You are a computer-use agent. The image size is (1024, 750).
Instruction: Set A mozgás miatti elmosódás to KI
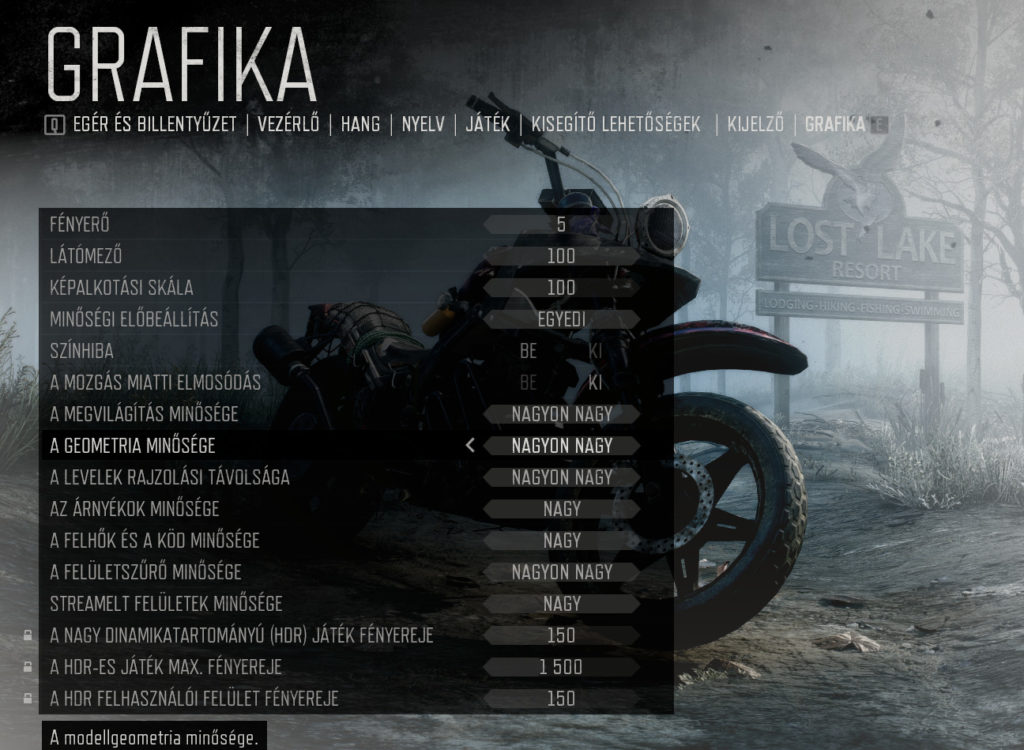[x=595, y=383]
